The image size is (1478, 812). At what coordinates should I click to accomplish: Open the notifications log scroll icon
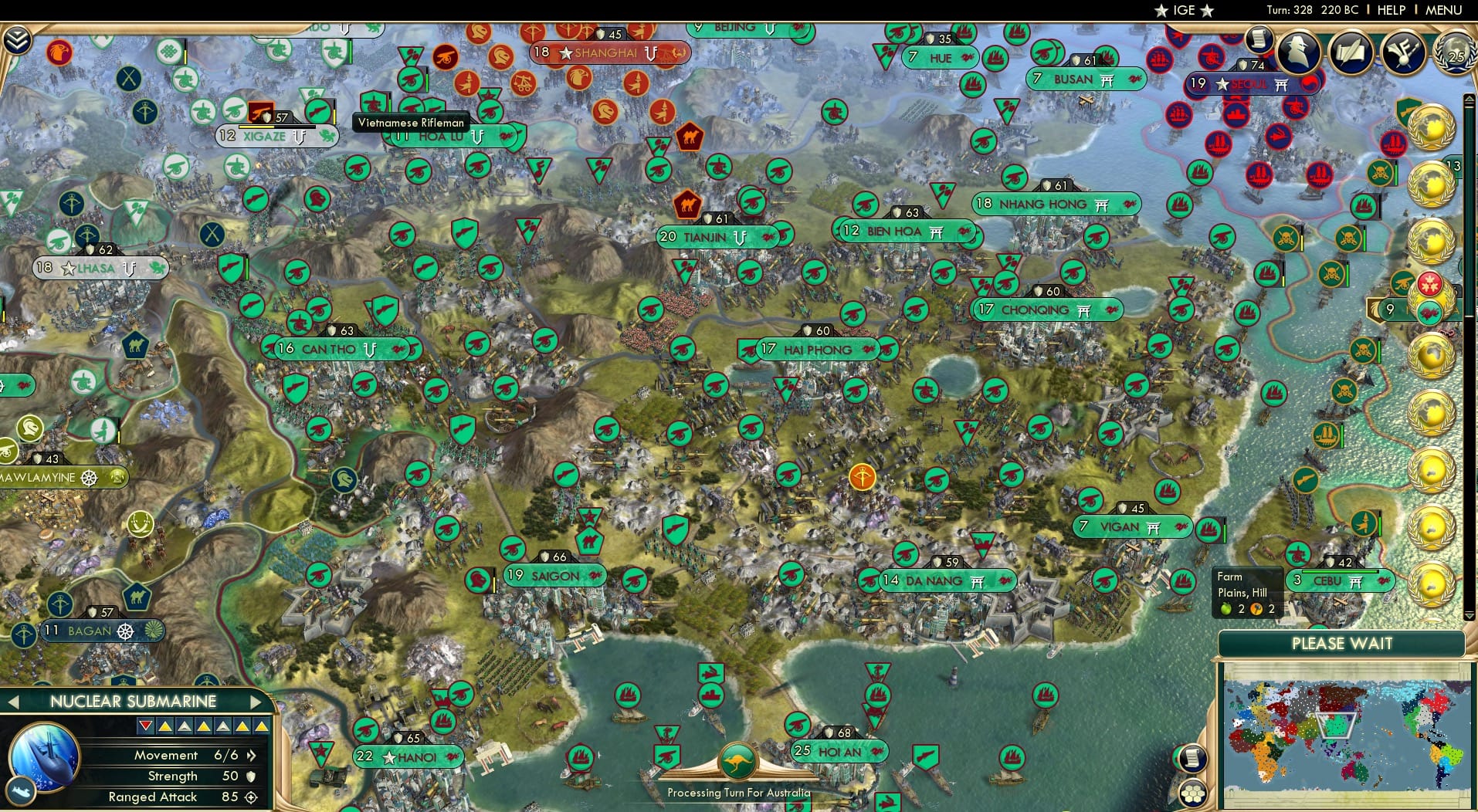(1258, 41)
